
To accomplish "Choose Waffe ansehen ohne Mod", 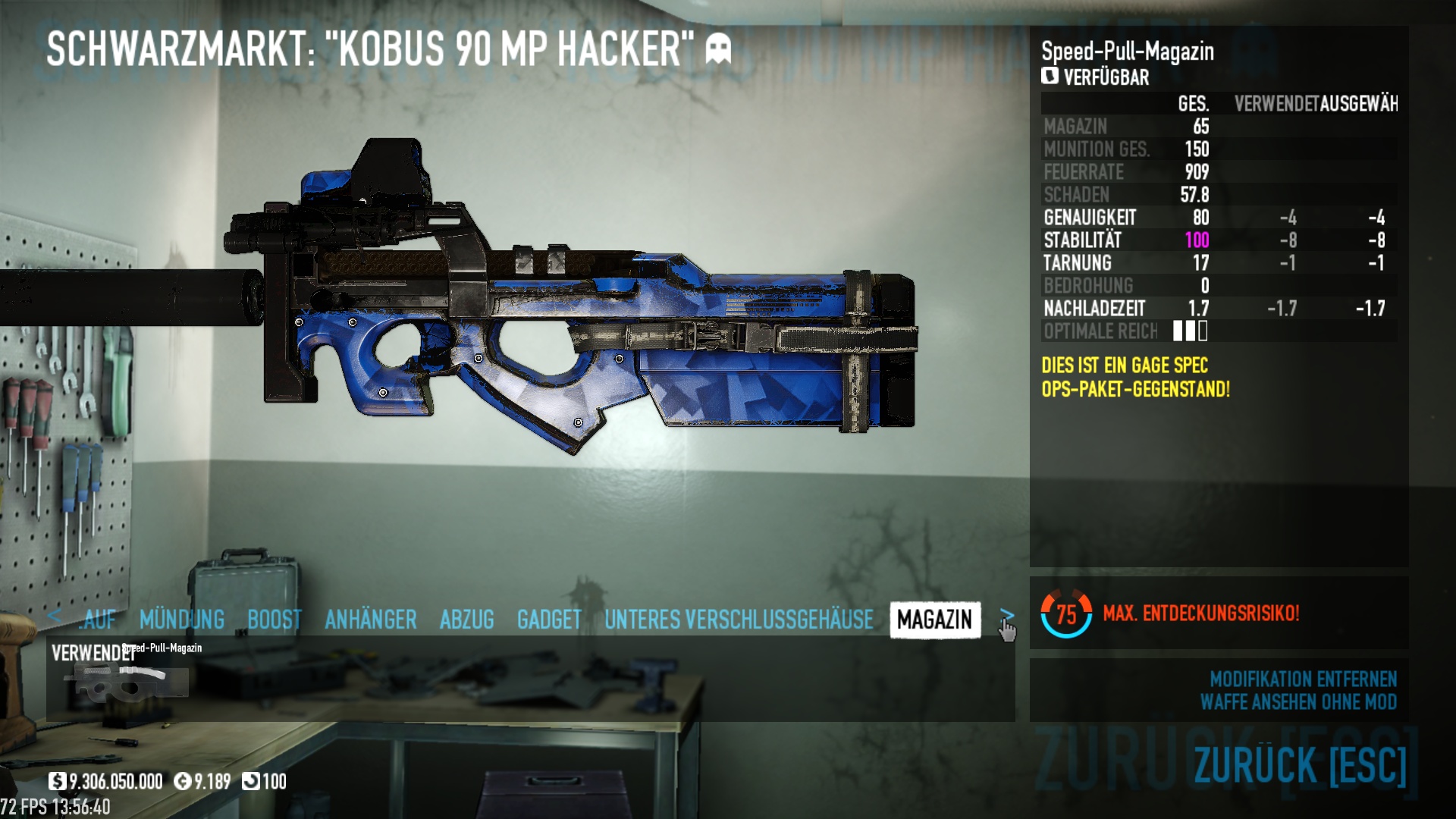I will pyautogui.click(x=1298, y=702).
